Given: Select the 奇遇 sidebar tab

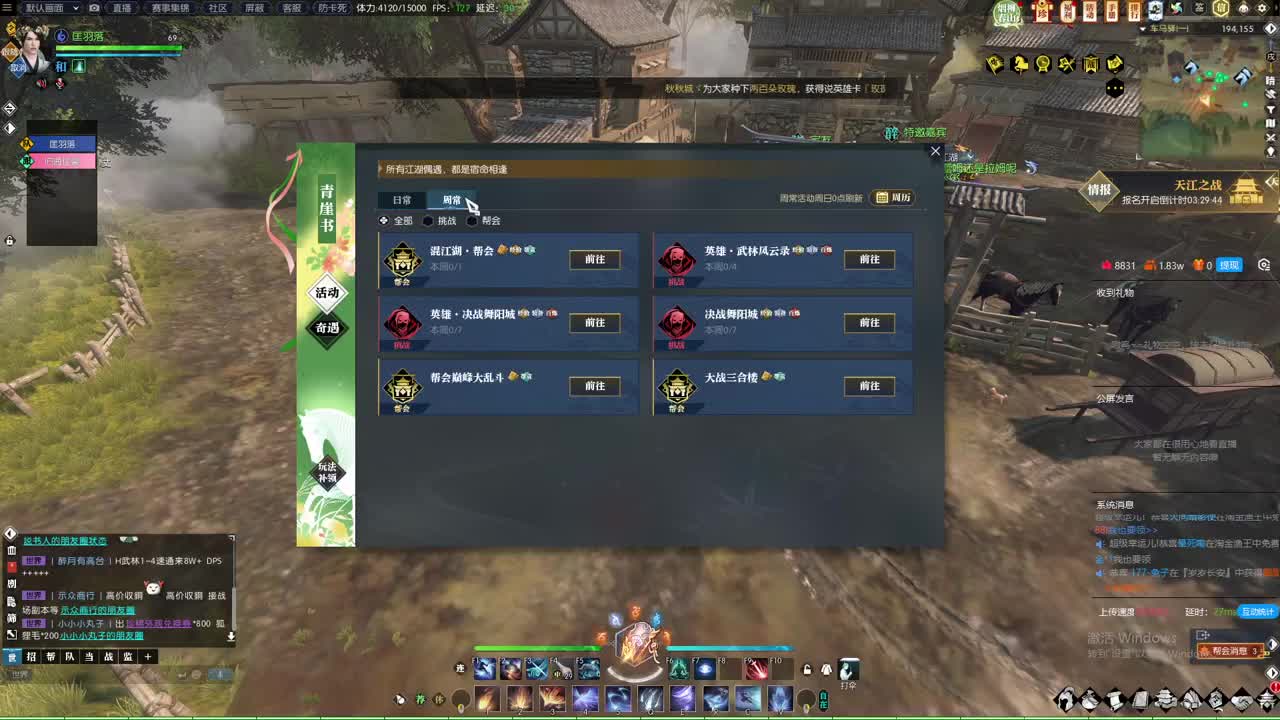Looking at the screenshot, I should (326, 329).
